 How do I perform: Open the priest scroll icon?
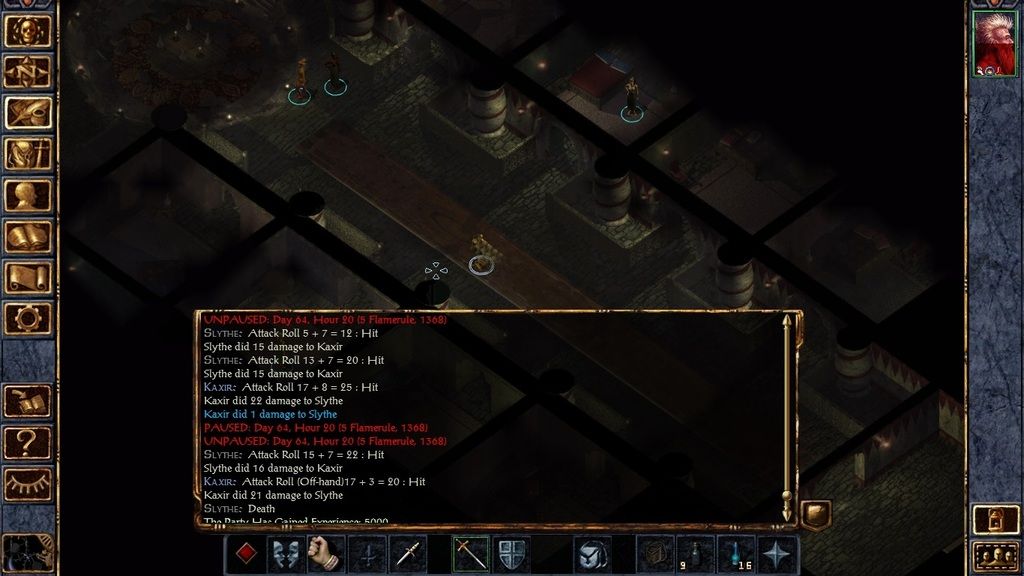tap(28, 277)
